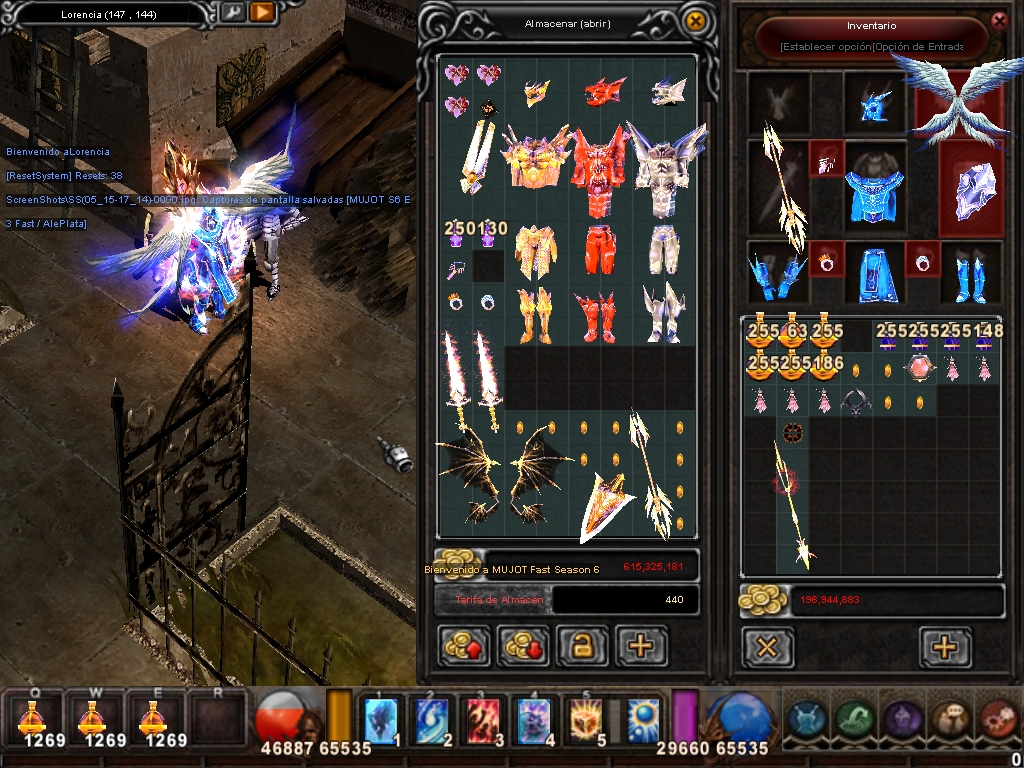1024x768 pixels.
Task: Open the wrench settings button by Lorencia
Action: point(232,13)
